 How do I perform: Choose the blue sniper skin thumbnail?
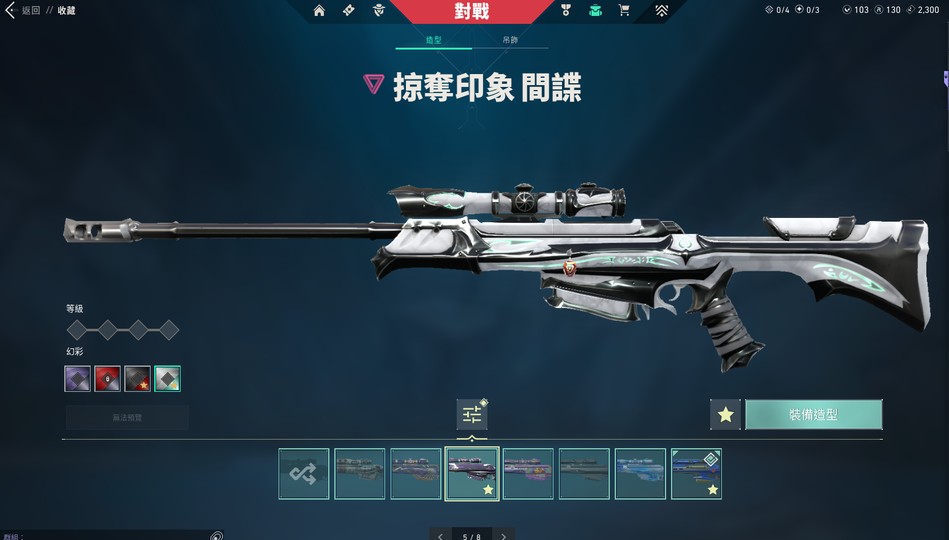tap(640, 473)
